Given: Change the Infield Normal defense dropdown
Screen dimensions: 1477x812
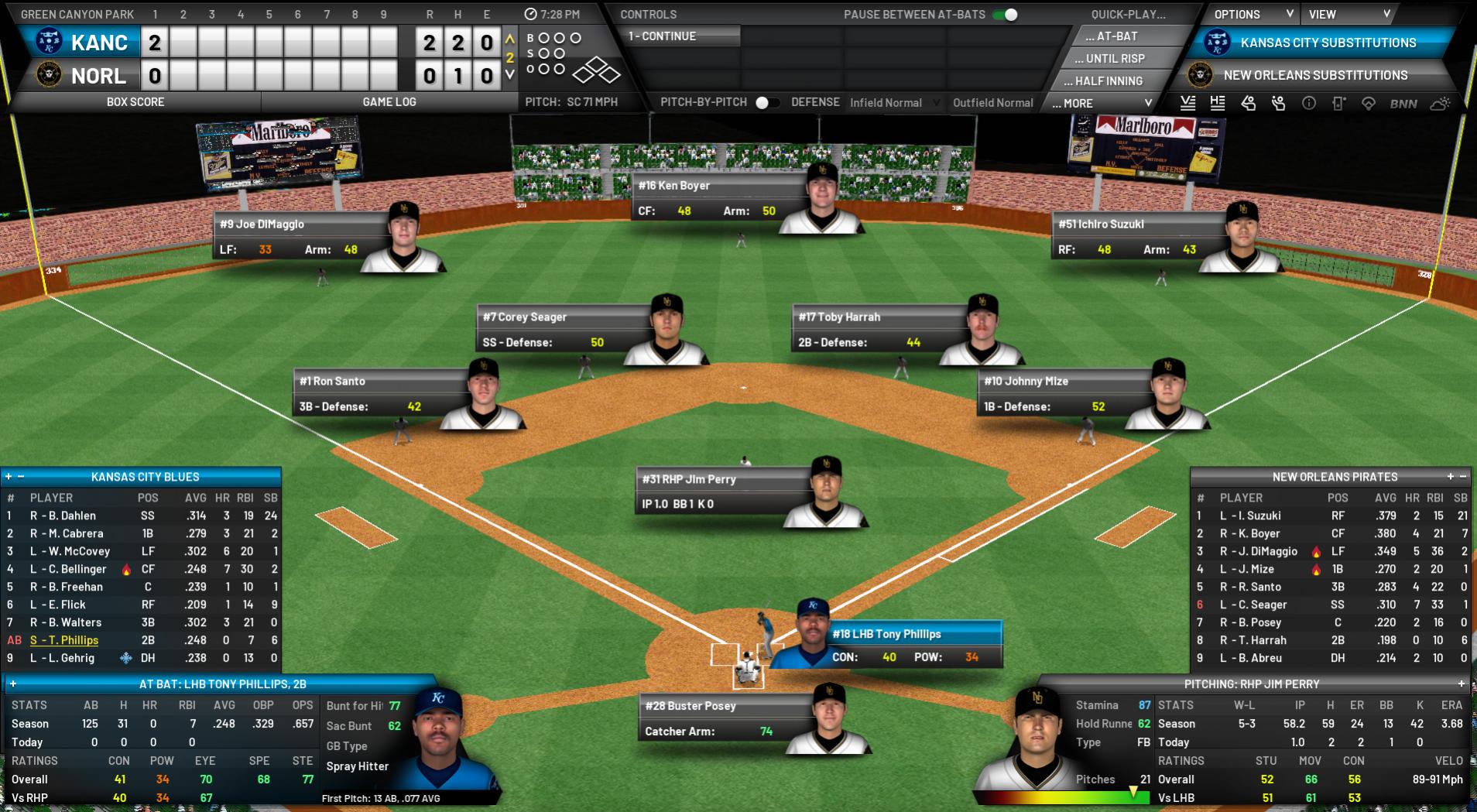Looking at the screenshot, I should tap(894, 103).
